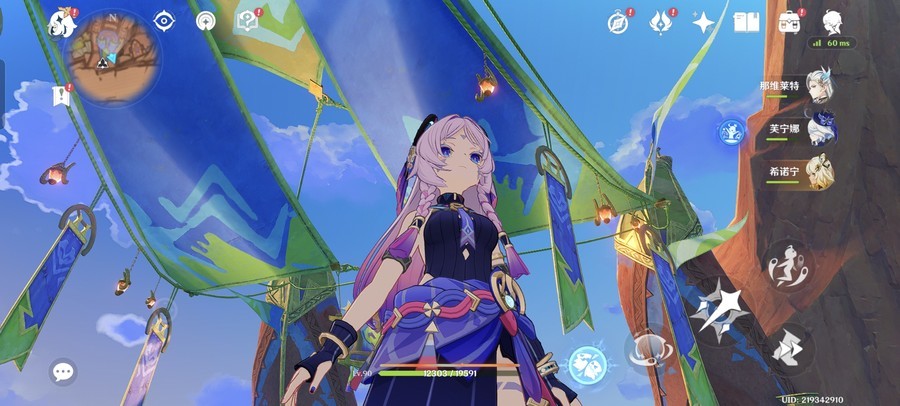Open the Paimon menu

(62, 22)
